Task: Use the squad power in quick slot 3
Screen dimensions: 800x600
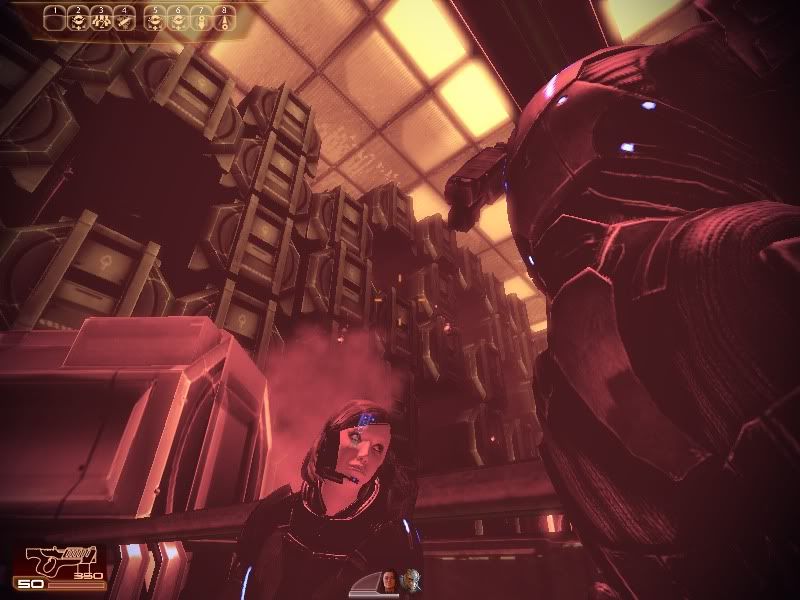Action: pos(100,19)
